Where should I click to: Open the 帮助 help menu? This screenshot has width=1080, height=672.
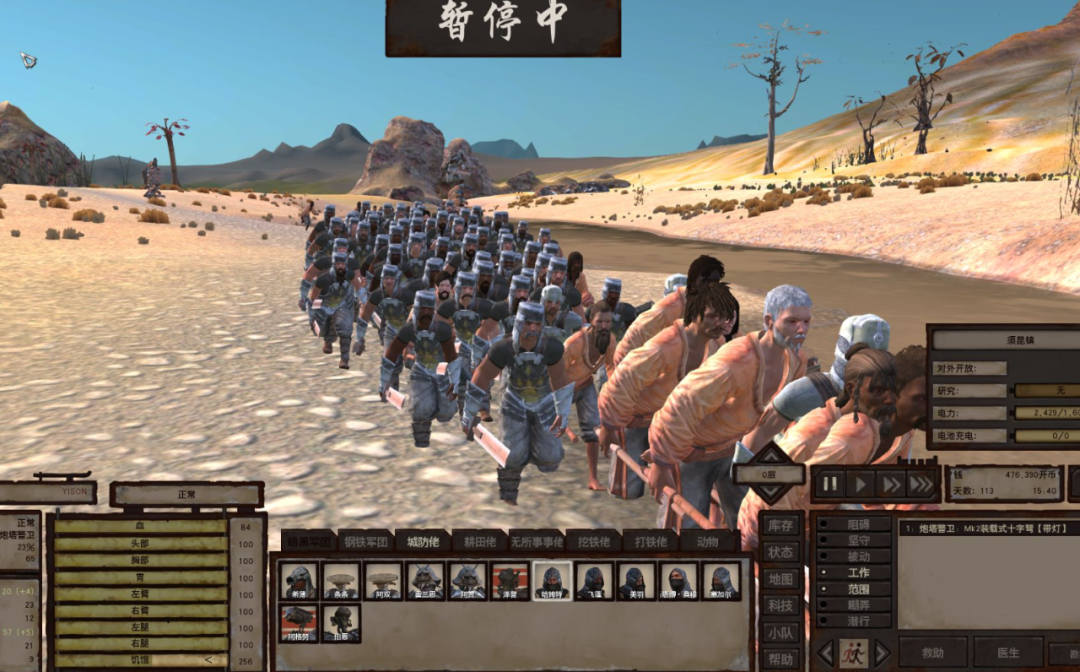tap(780, 660)
